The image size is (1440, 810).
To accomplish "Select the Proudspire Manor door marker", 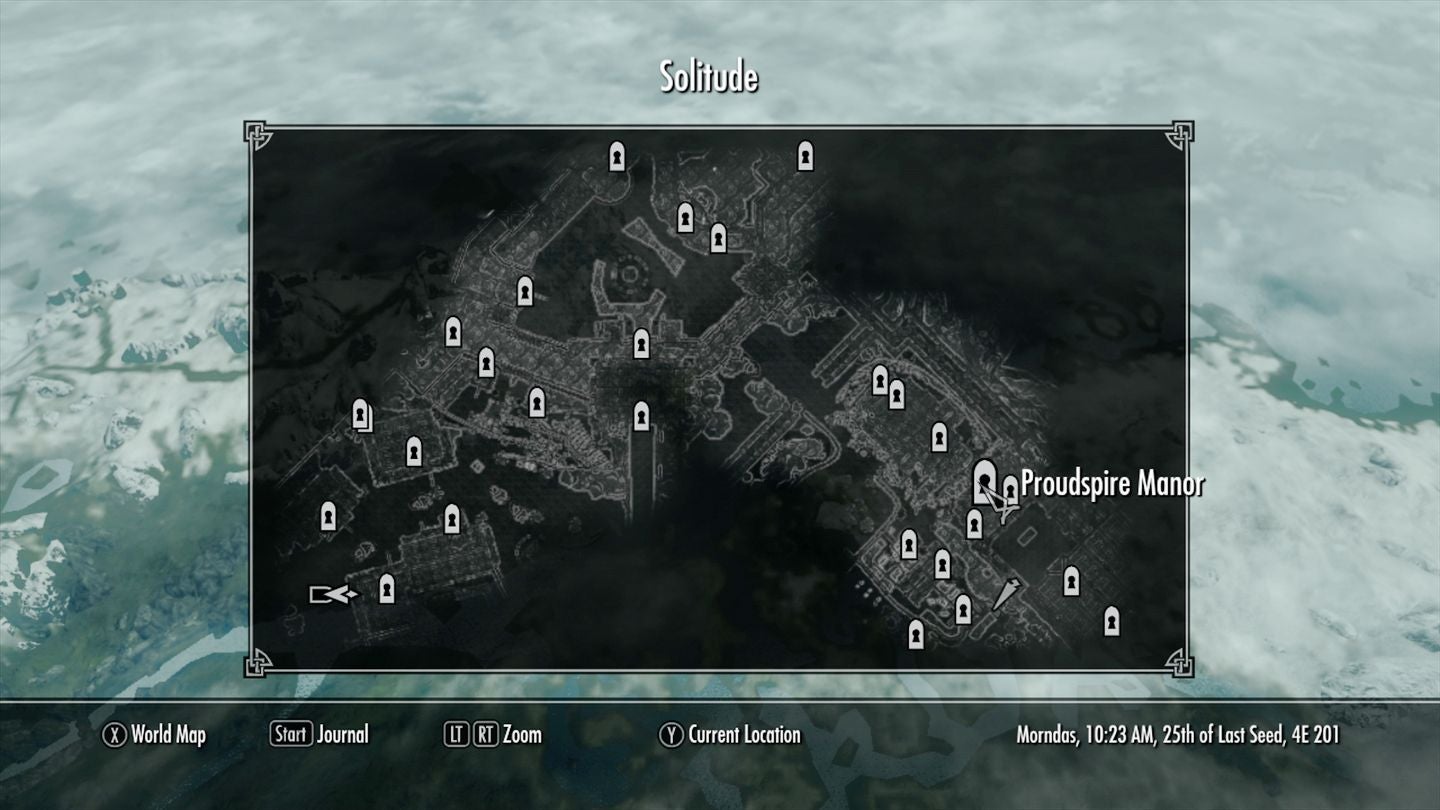I will point(985,480).
